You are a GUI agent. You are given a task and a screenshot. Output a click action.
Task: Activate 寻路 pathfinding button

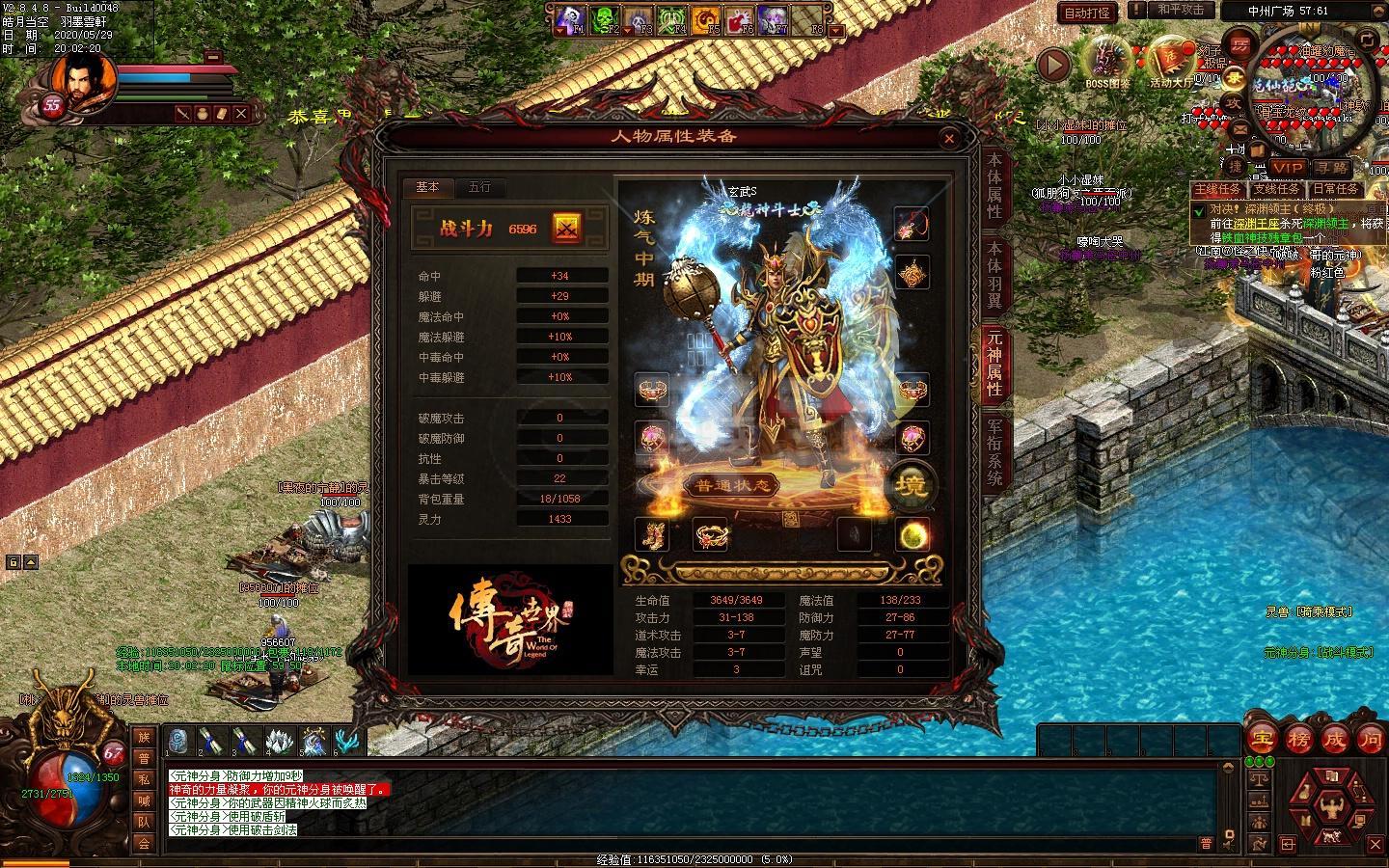[x=1331, y=167]
